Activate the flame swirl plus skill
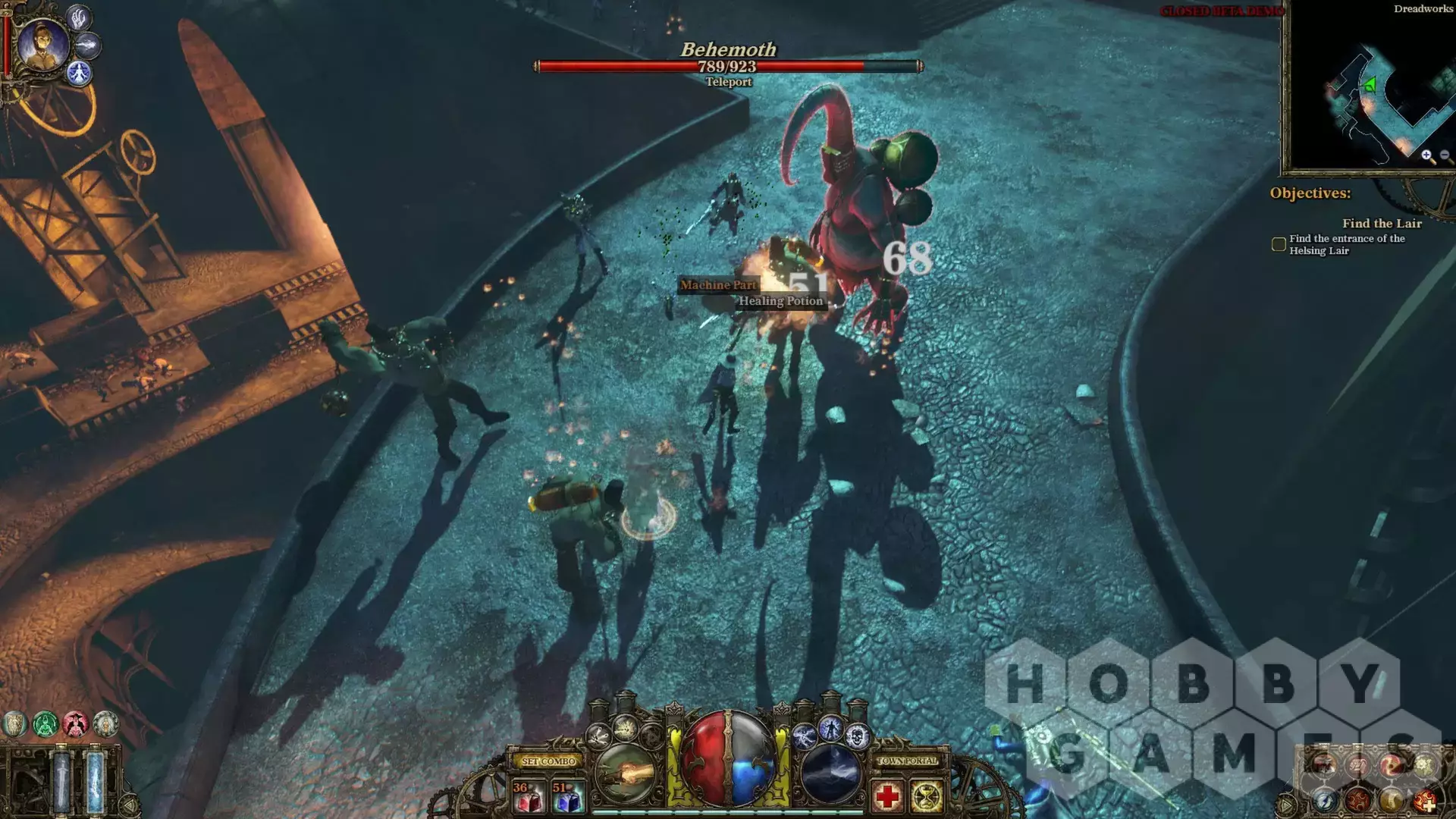 1424,799
